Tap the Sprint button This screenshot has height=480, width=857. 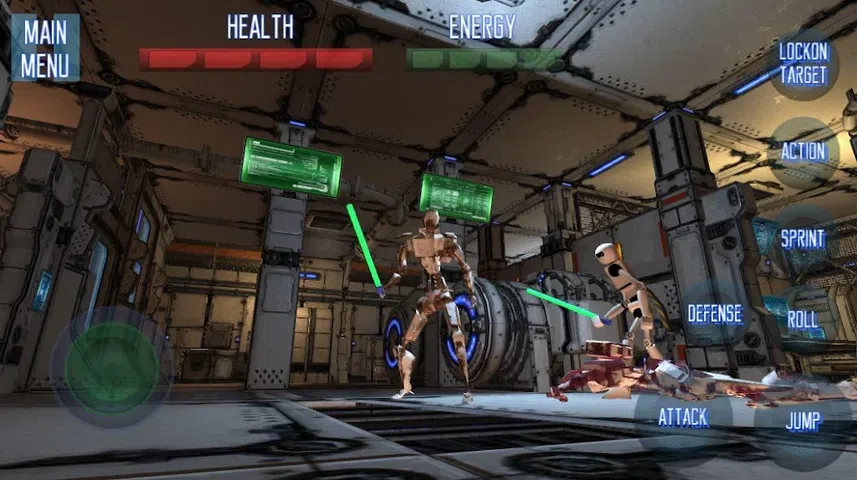pyautogui.click(x=803, y=239)
